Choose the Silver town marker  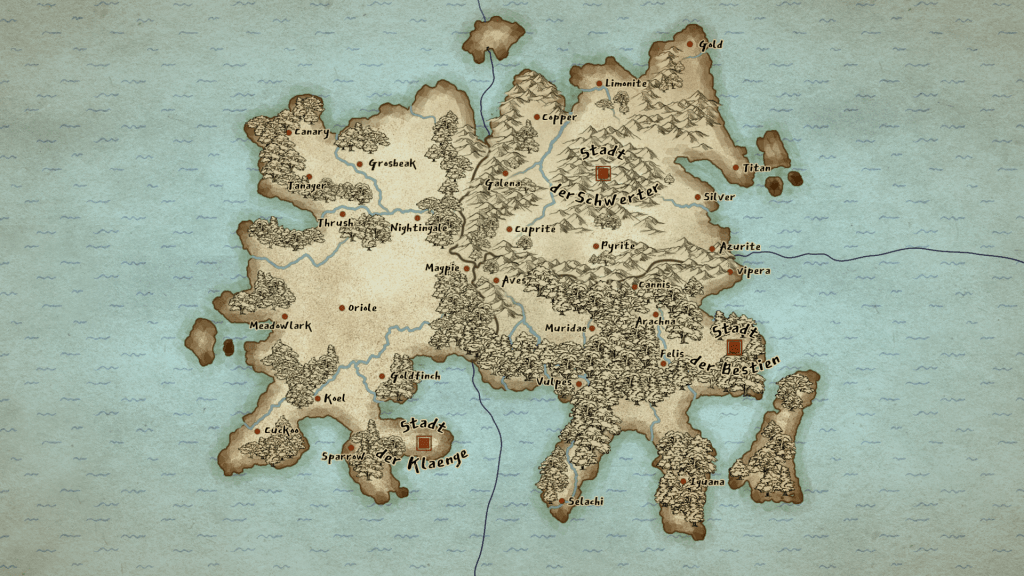click(698, 197)
